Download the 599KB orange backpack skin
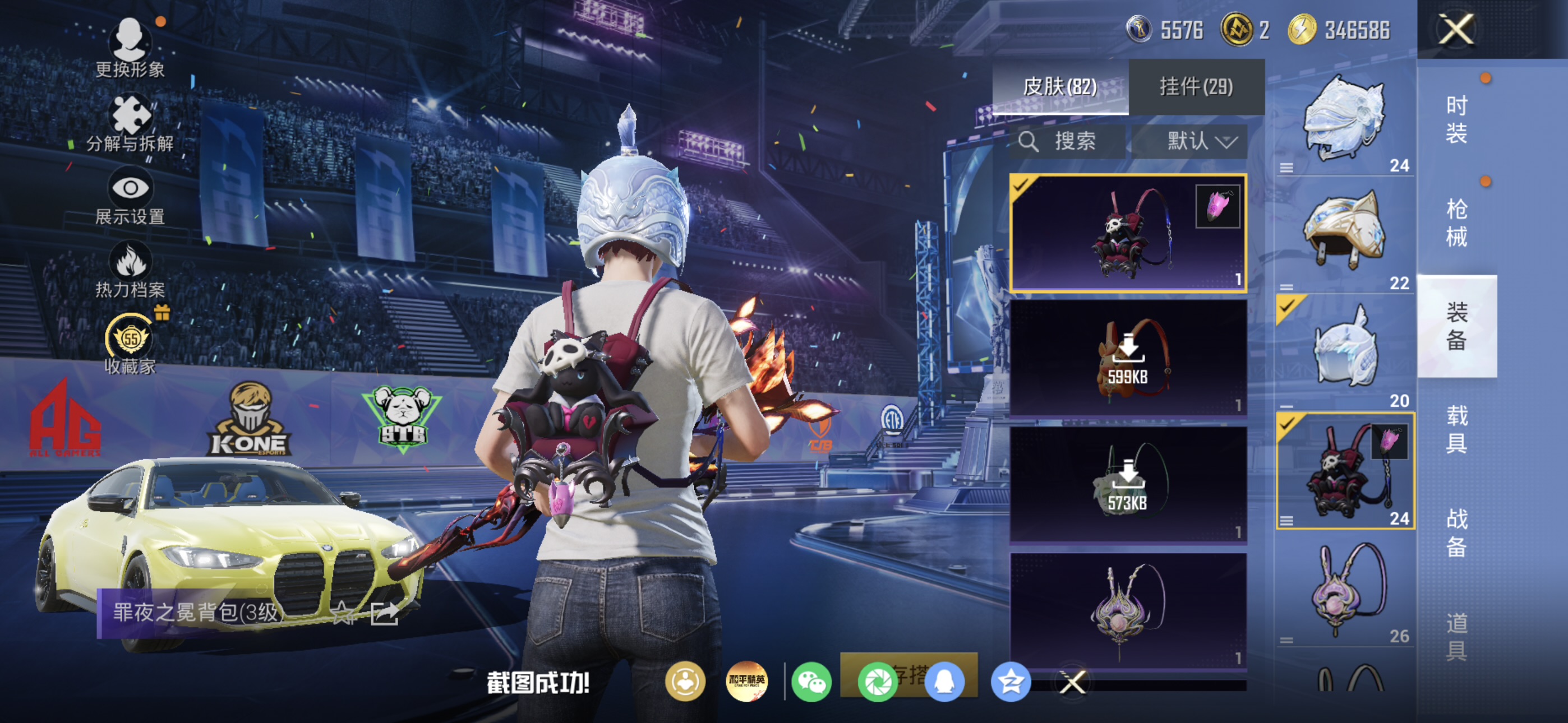The image size is (1568, 723). (1127, 359)
